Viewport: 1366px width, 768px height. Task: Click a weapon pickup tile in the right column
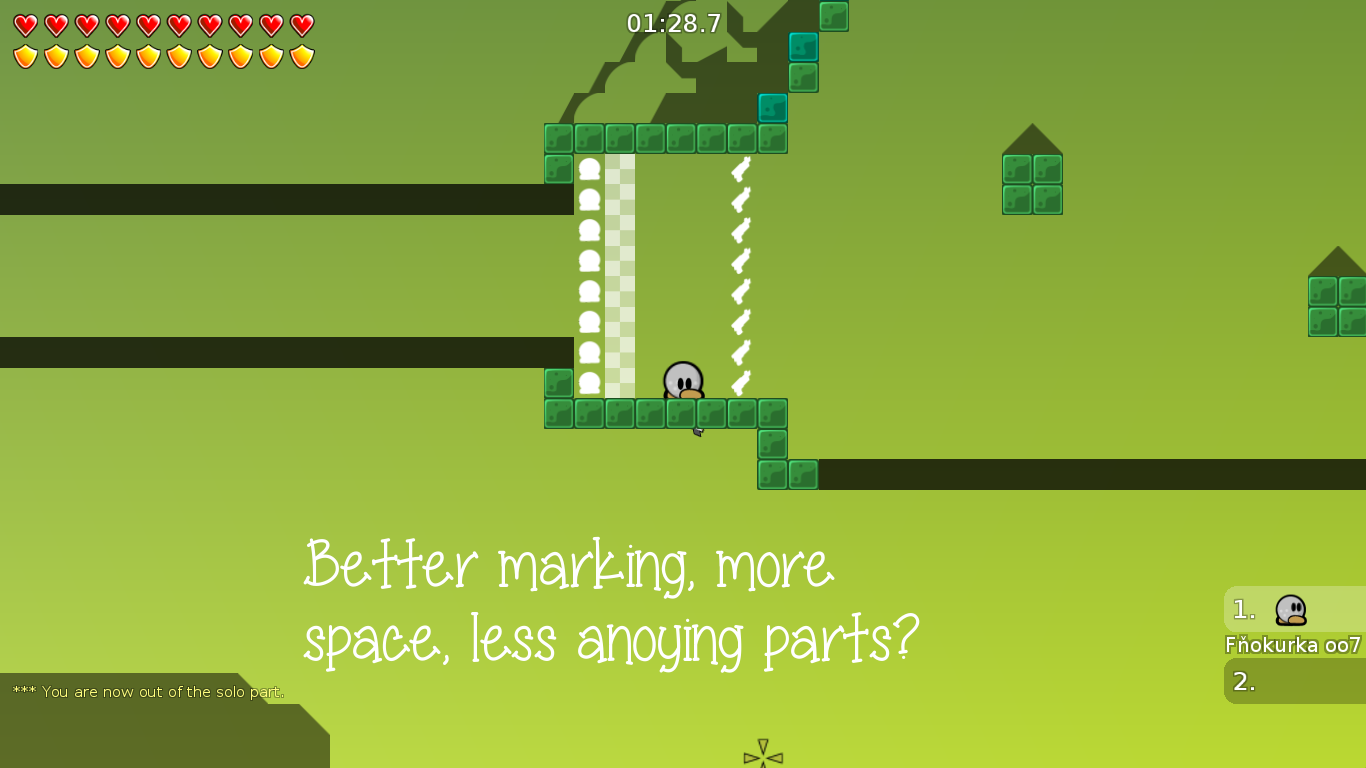[x=738, y=260]
